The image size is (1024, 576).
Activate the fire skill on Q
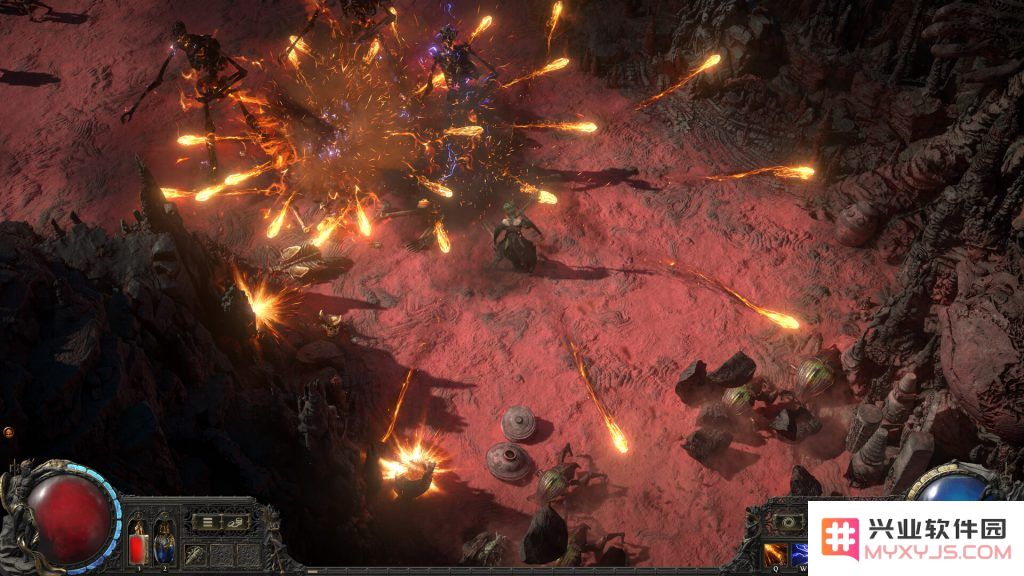tap(775, 553)
